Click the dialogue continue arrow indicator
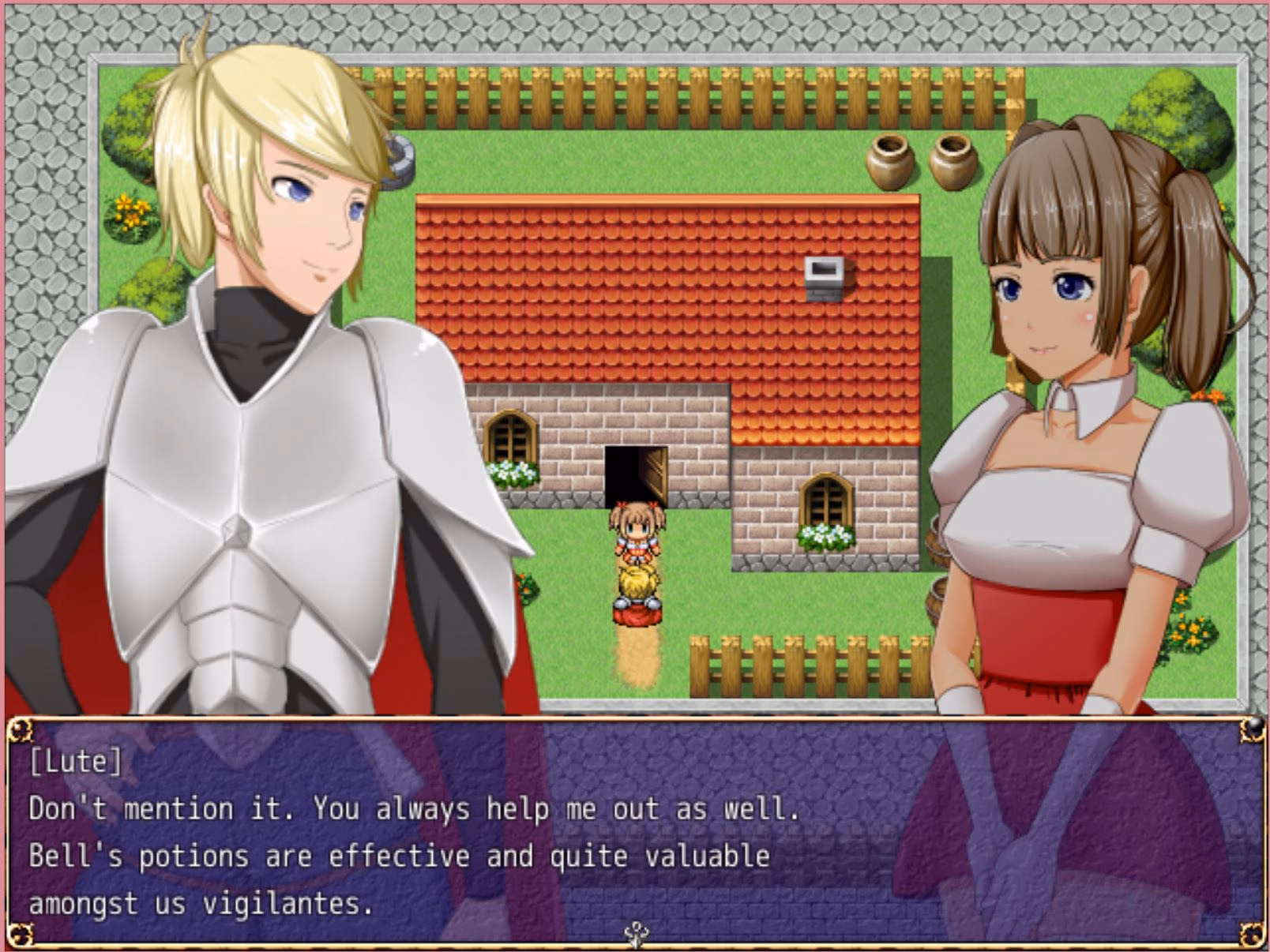This screenshot has height=952, width=1270. [637, 932]
